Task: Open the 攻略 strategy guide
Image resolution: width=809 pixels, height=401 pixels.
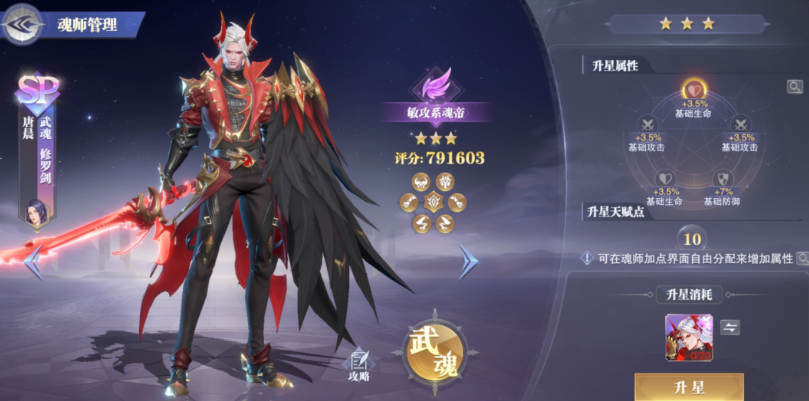Action: [x=359, y=365]
